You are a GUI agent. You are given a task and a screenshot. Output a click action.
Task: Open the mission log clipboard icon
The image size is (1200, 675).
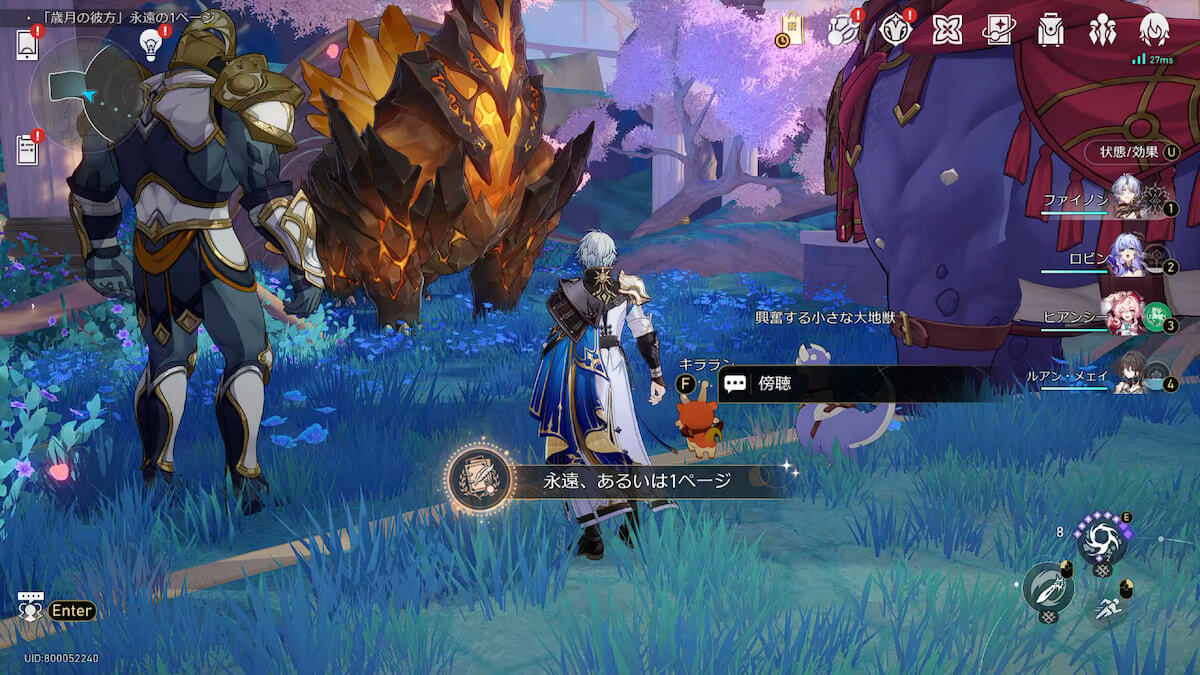click(27, 150)
